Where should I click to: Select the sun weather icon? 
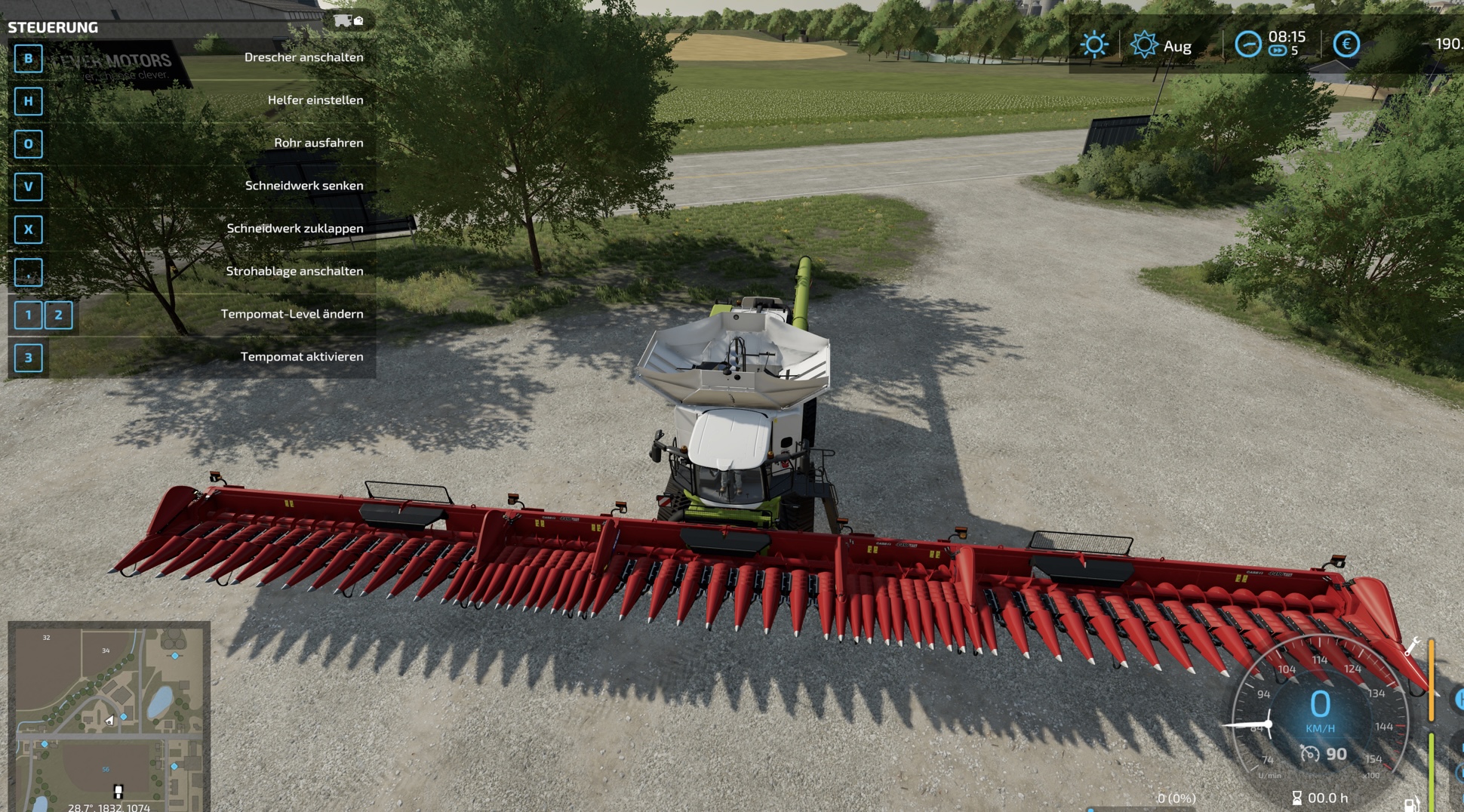pyautogui.click(x=1093, y=45)
